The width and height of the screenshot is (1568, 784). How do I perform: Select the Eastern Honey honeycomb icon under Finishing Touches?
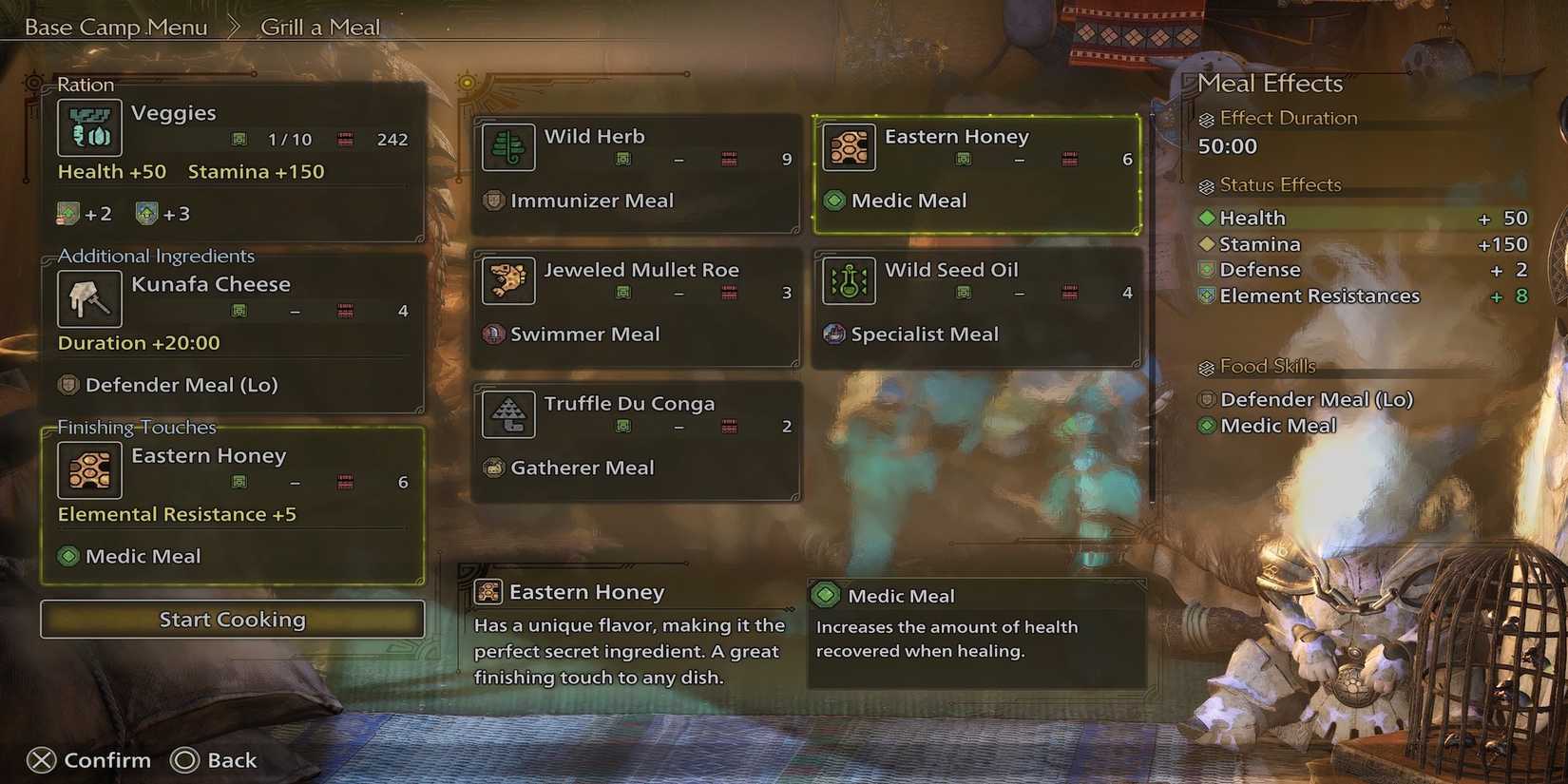click(89, 469)
